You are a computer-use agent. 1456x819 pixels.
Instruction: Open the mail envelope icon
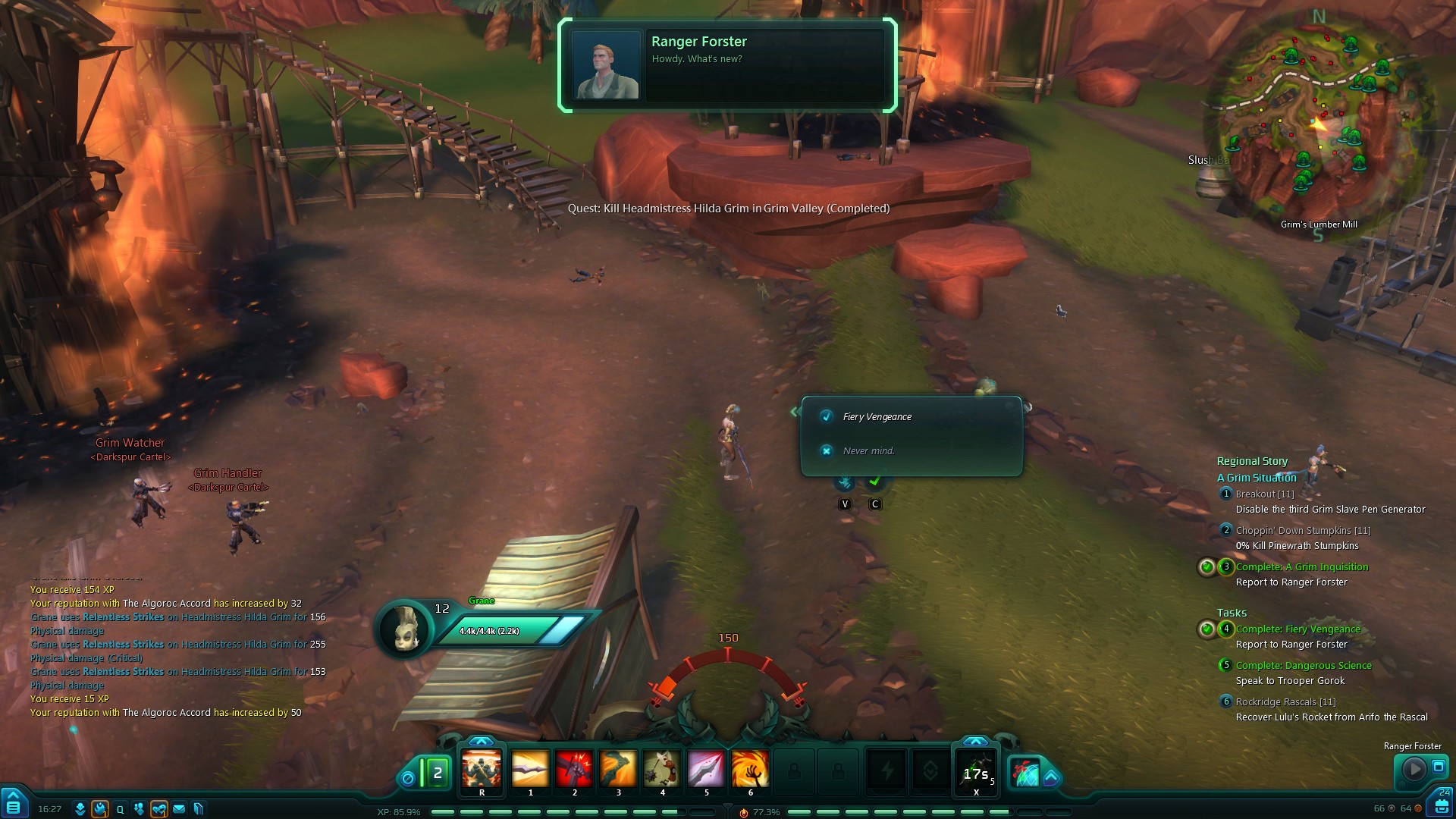point(179,809)
